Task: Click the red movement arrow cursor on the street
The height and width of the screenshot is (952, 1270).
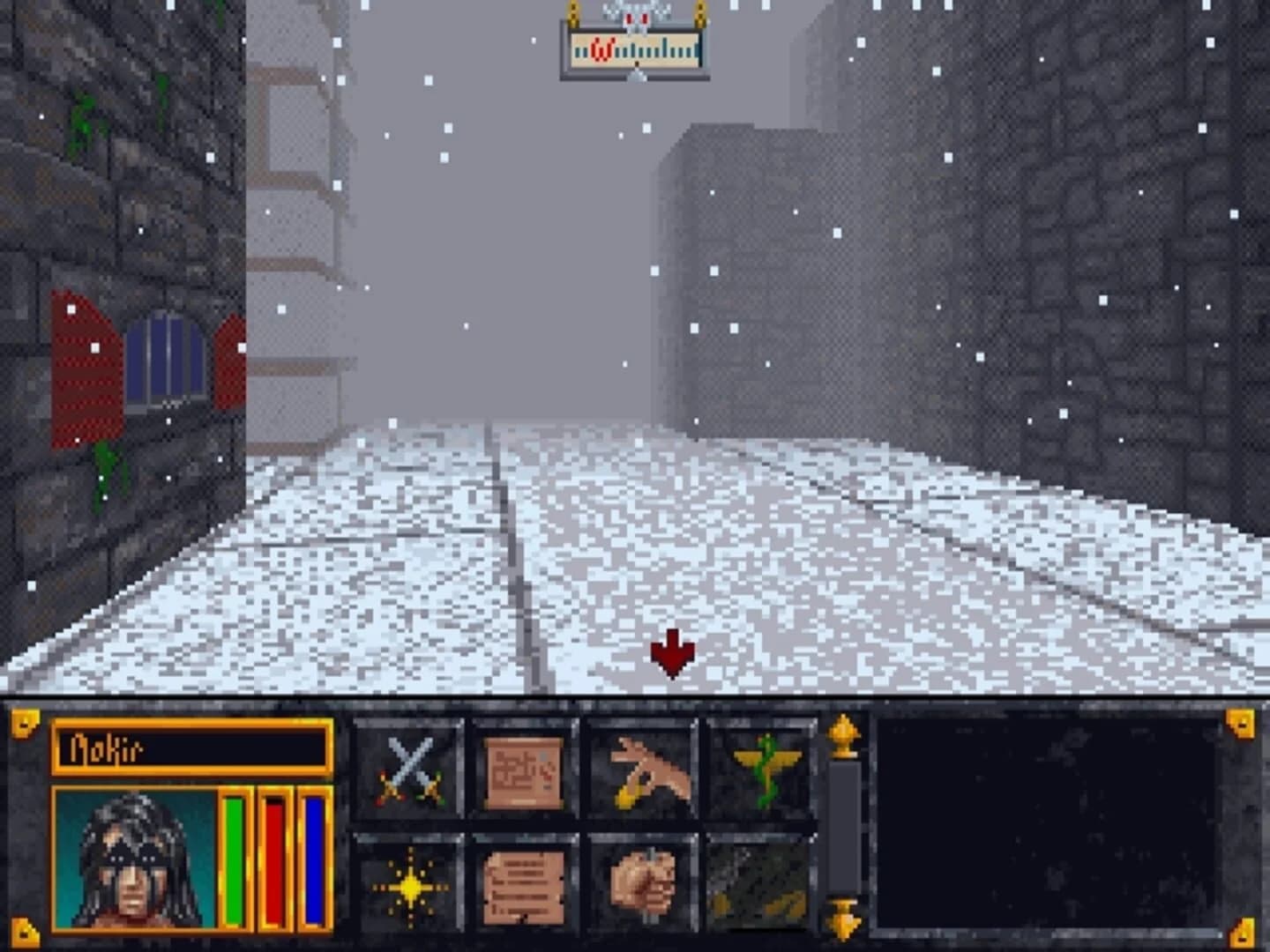Action: (x=673, y=652)
